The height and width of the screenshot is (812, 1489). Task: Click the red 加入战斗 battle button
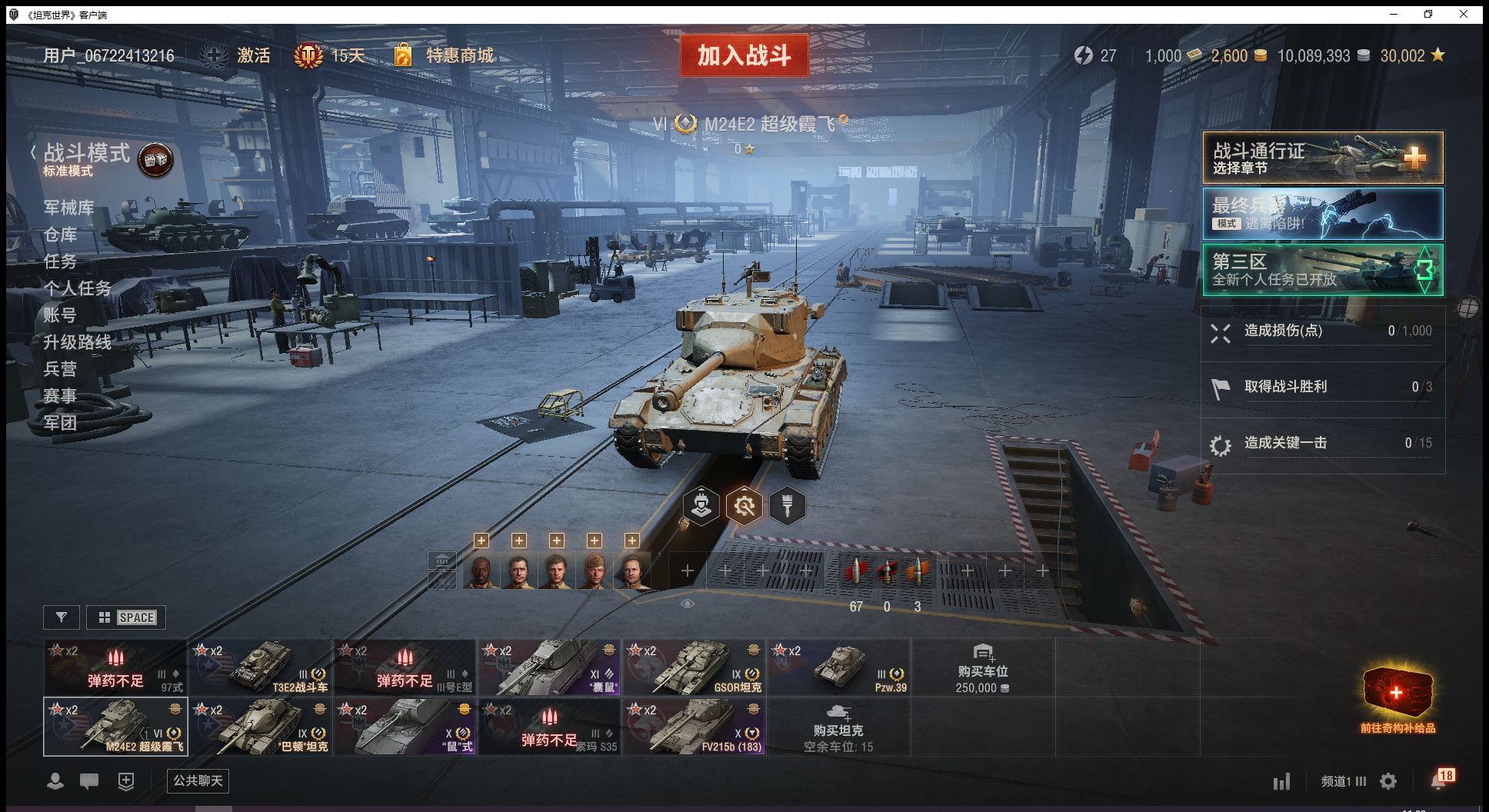pos(744,55)
